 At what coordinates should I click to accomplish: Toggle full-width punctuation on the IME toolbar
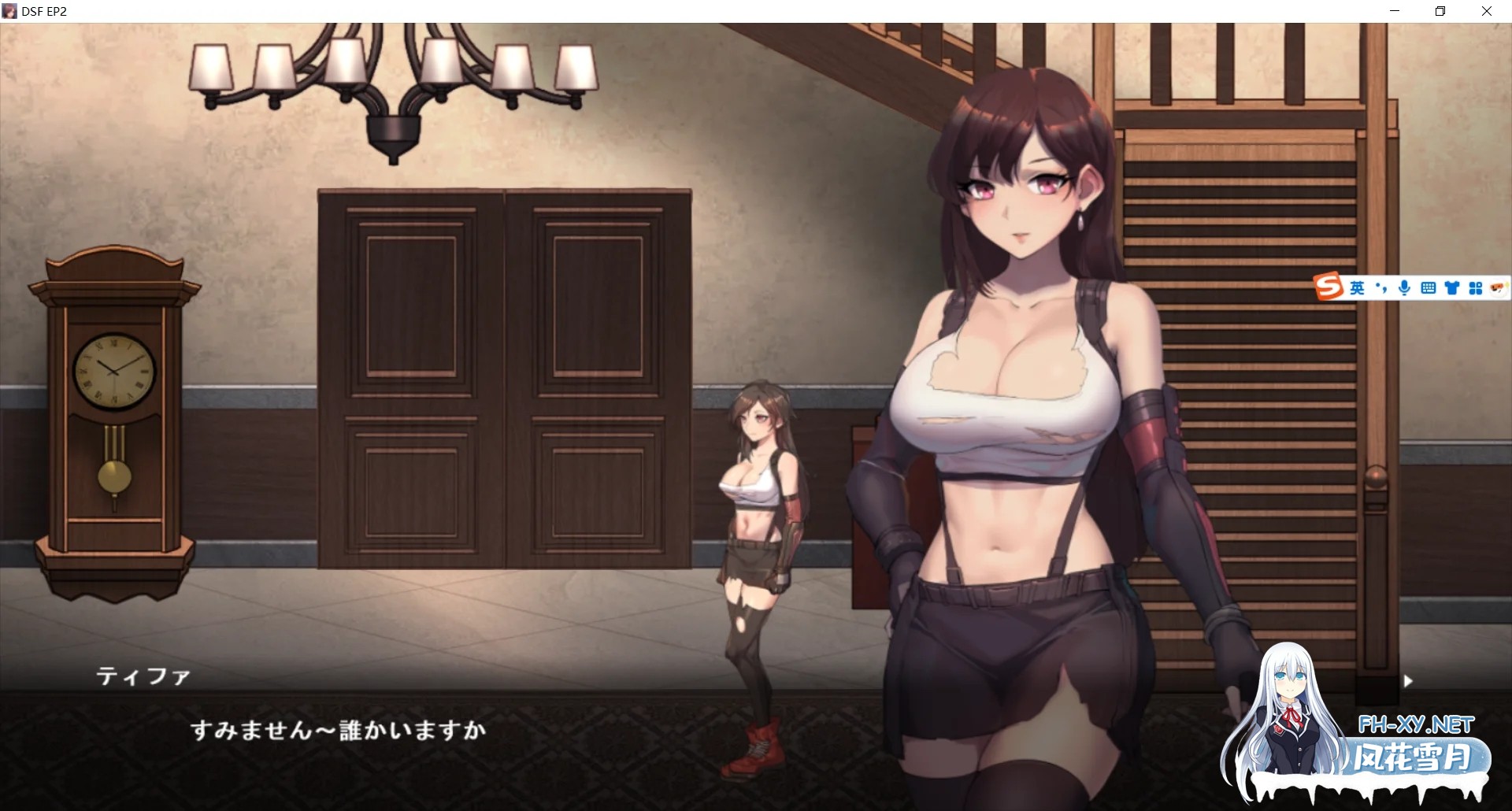1380,288
